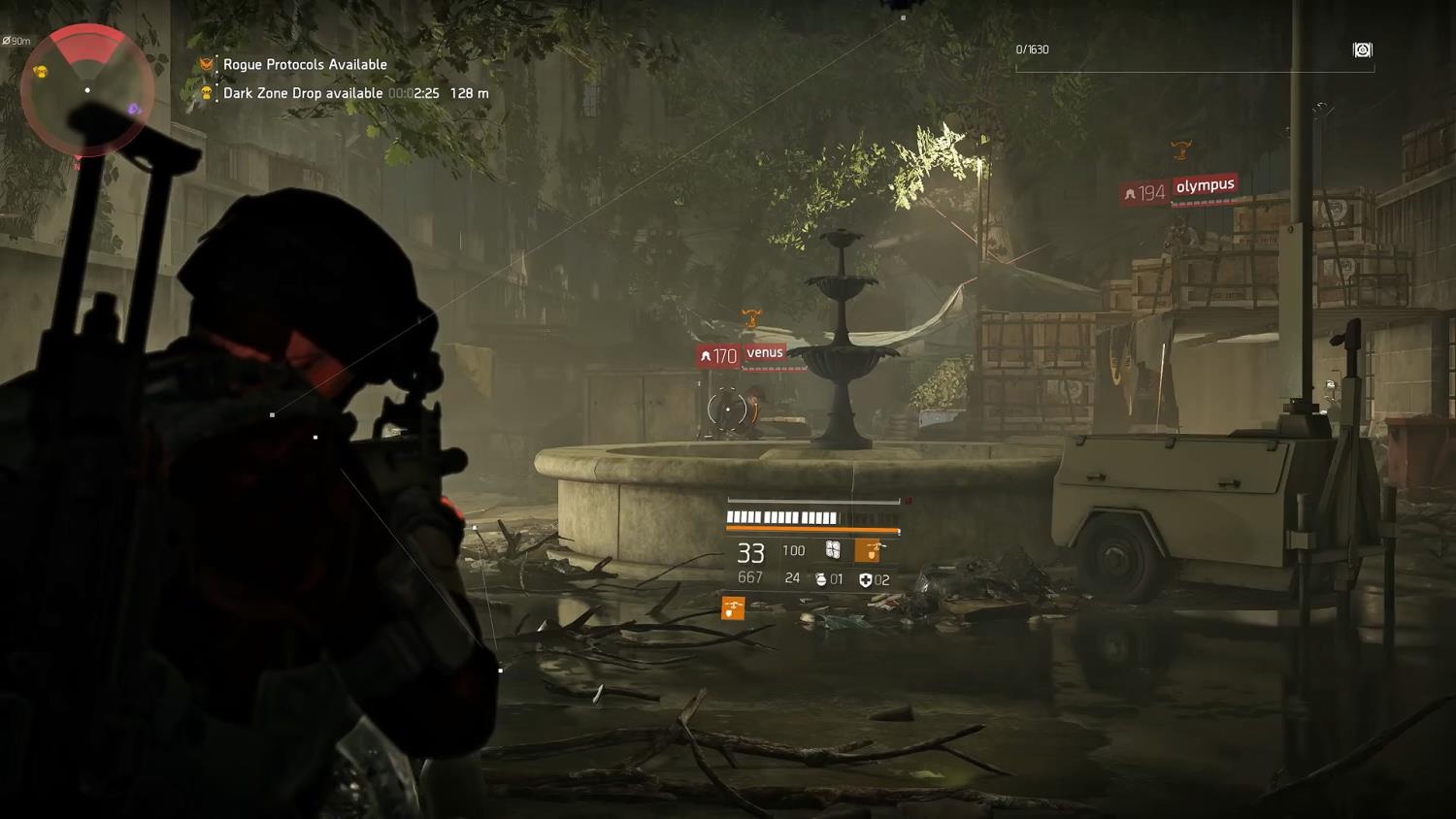This screenshot has height=819, width=1456.
Task: Click the yellow drop marker on the minimap
Action: point(41,72)
